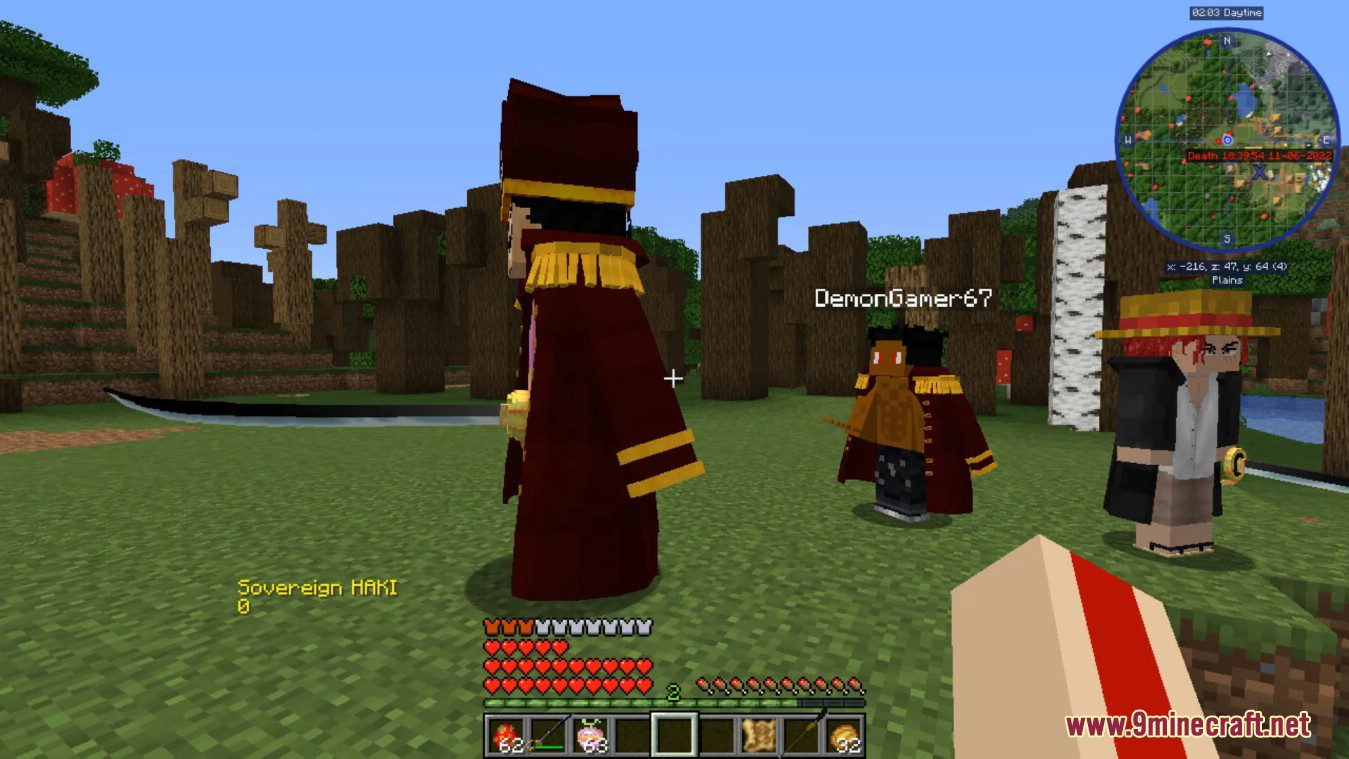Click the 02:03 Daytime clock display

click(1227, 13)
